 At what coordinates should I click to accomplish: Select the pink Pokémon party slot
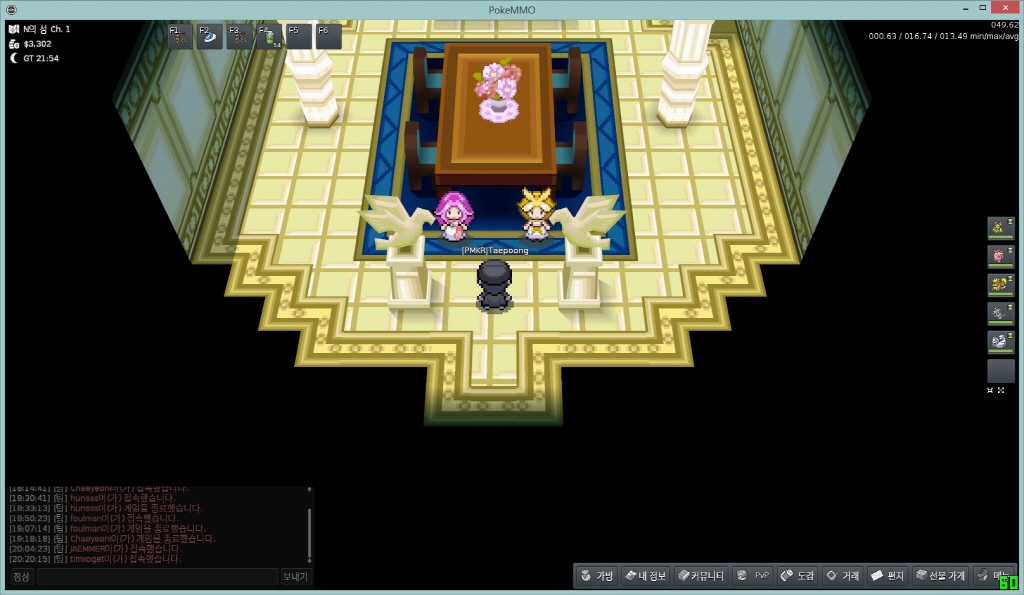coord(1000,257)
